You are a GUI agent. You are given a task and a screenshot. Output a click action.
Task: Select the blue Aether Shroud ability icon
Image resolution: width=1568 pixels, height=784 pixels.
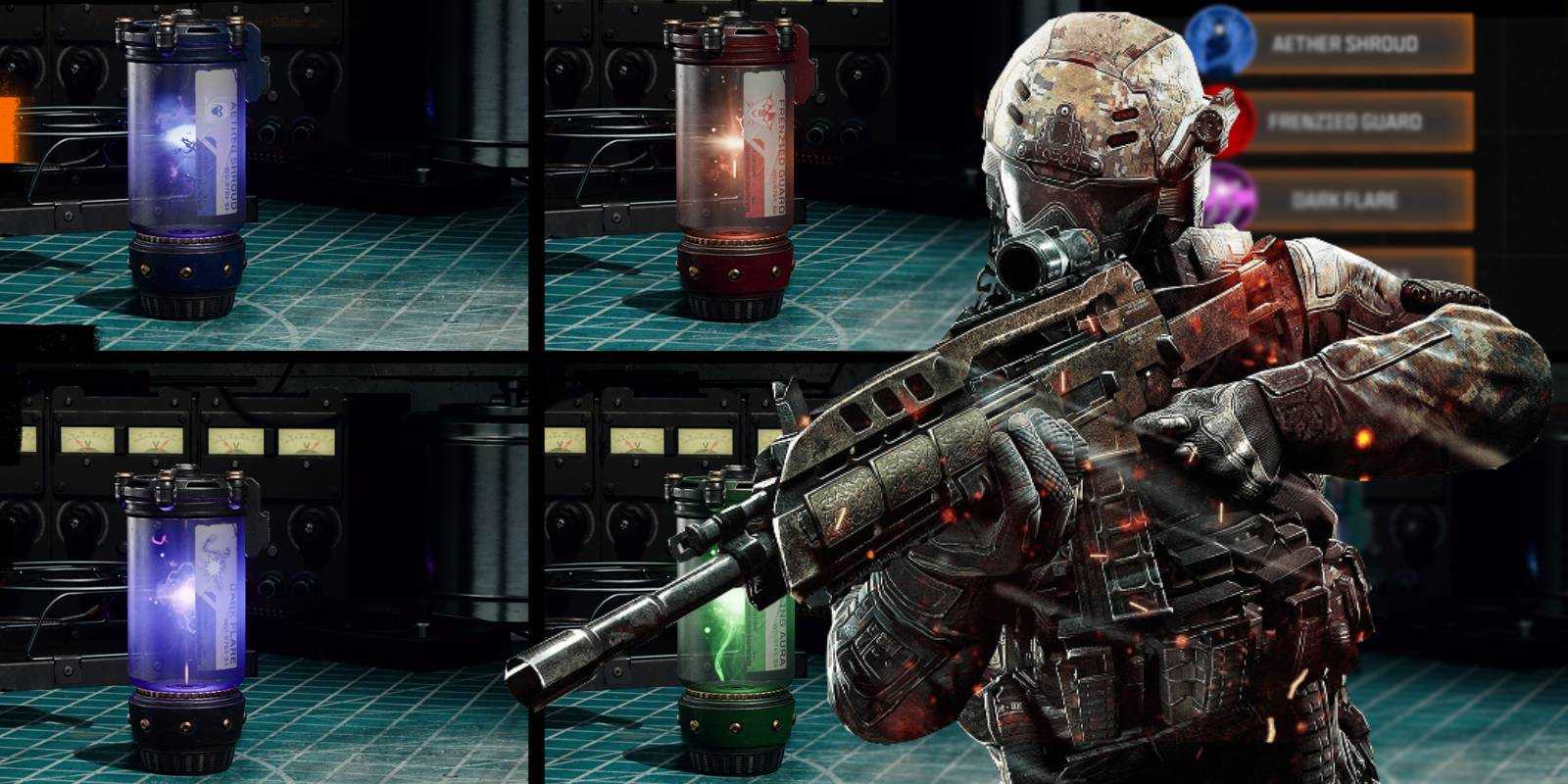click(1218, 43)
